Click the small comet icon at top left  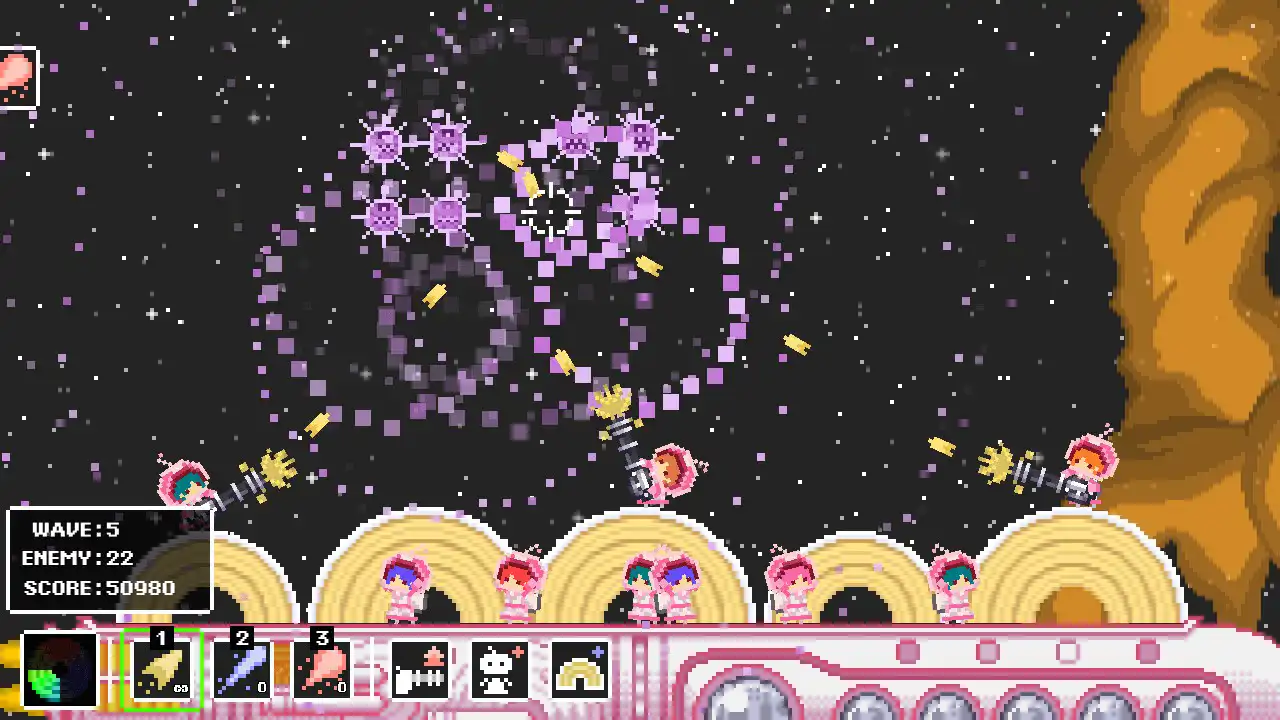coord(18,72)
